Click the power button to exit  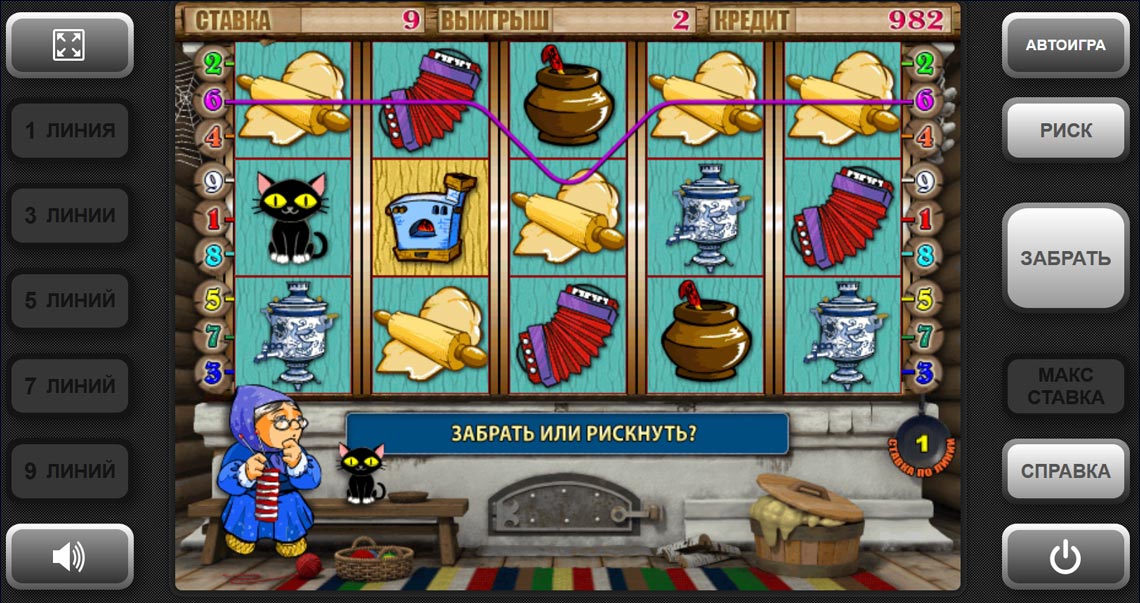(1065, 556)
